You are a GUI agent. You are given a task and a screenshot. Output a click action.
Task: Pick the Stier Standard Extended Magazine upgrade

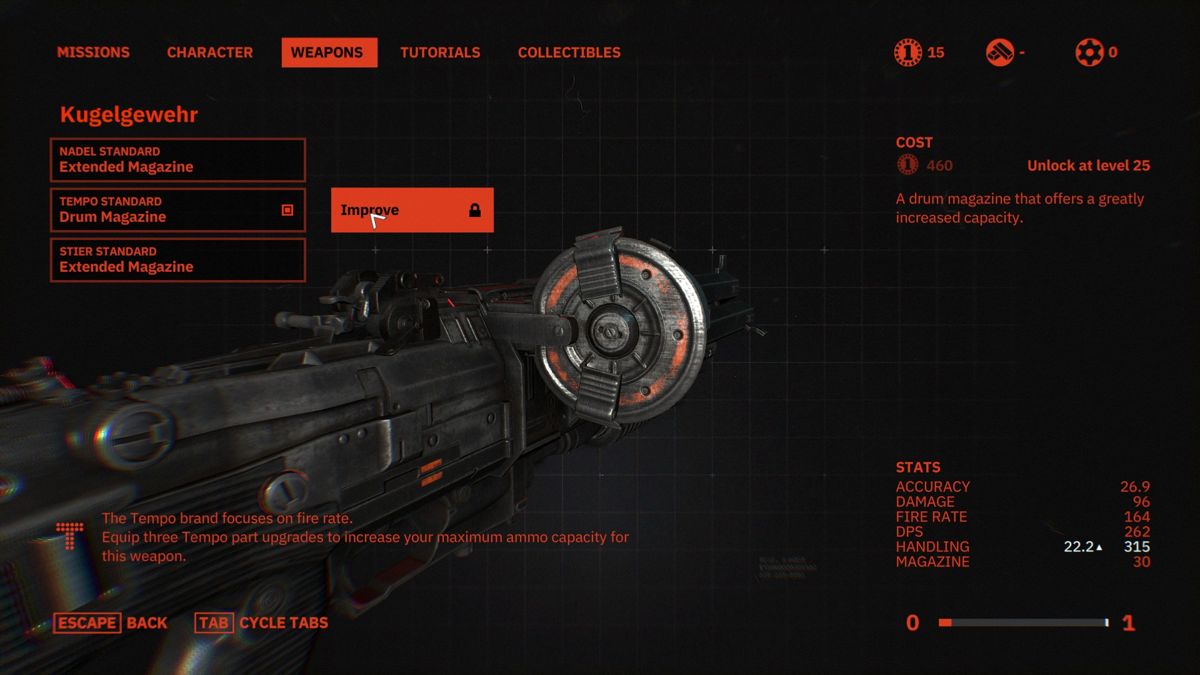tap(178, 260)
